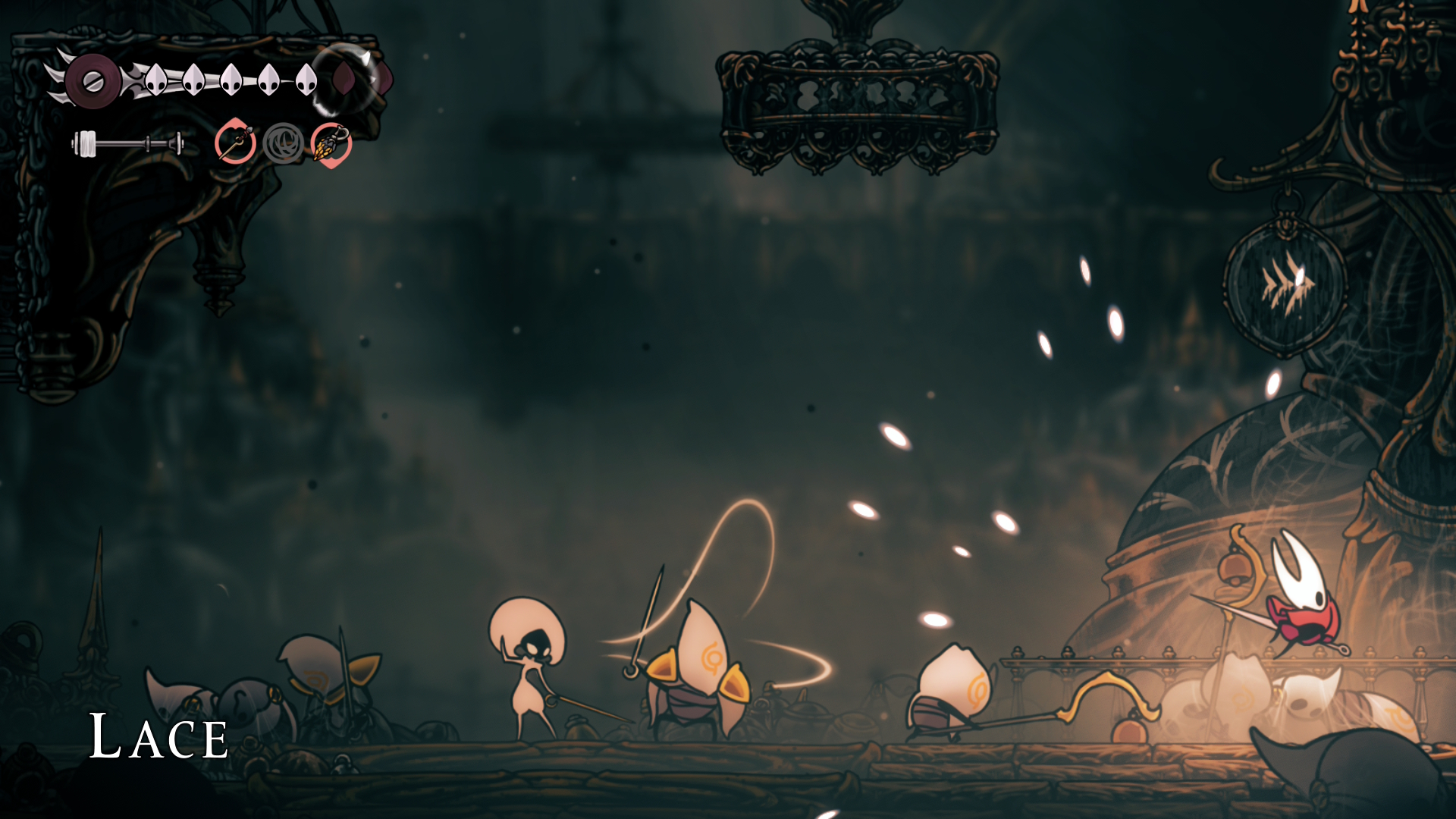1456x819 pixels.
Task: Click the first full health mask icon
Action: (x=156, y=80)
